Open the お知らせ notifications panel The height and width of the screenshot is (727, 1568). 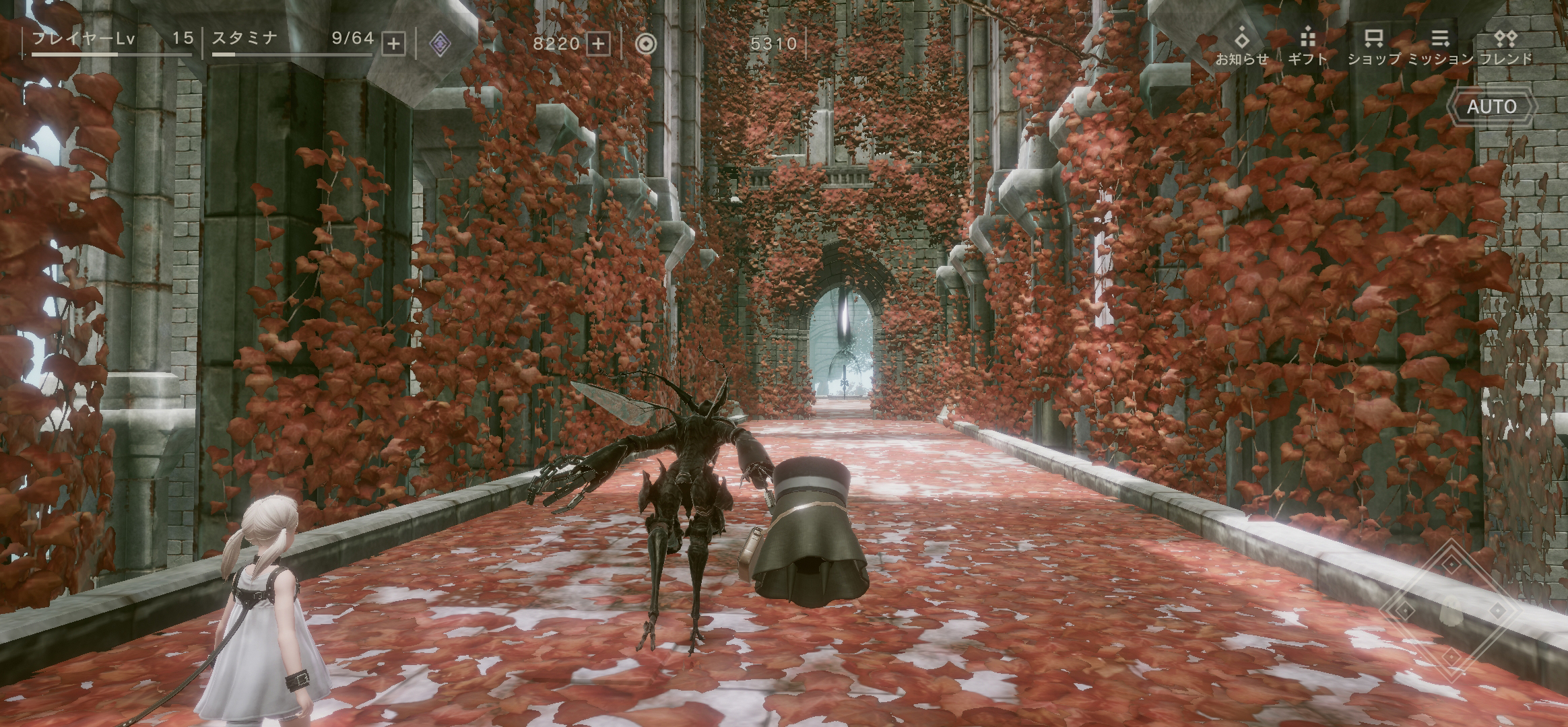click(1243, 47)
